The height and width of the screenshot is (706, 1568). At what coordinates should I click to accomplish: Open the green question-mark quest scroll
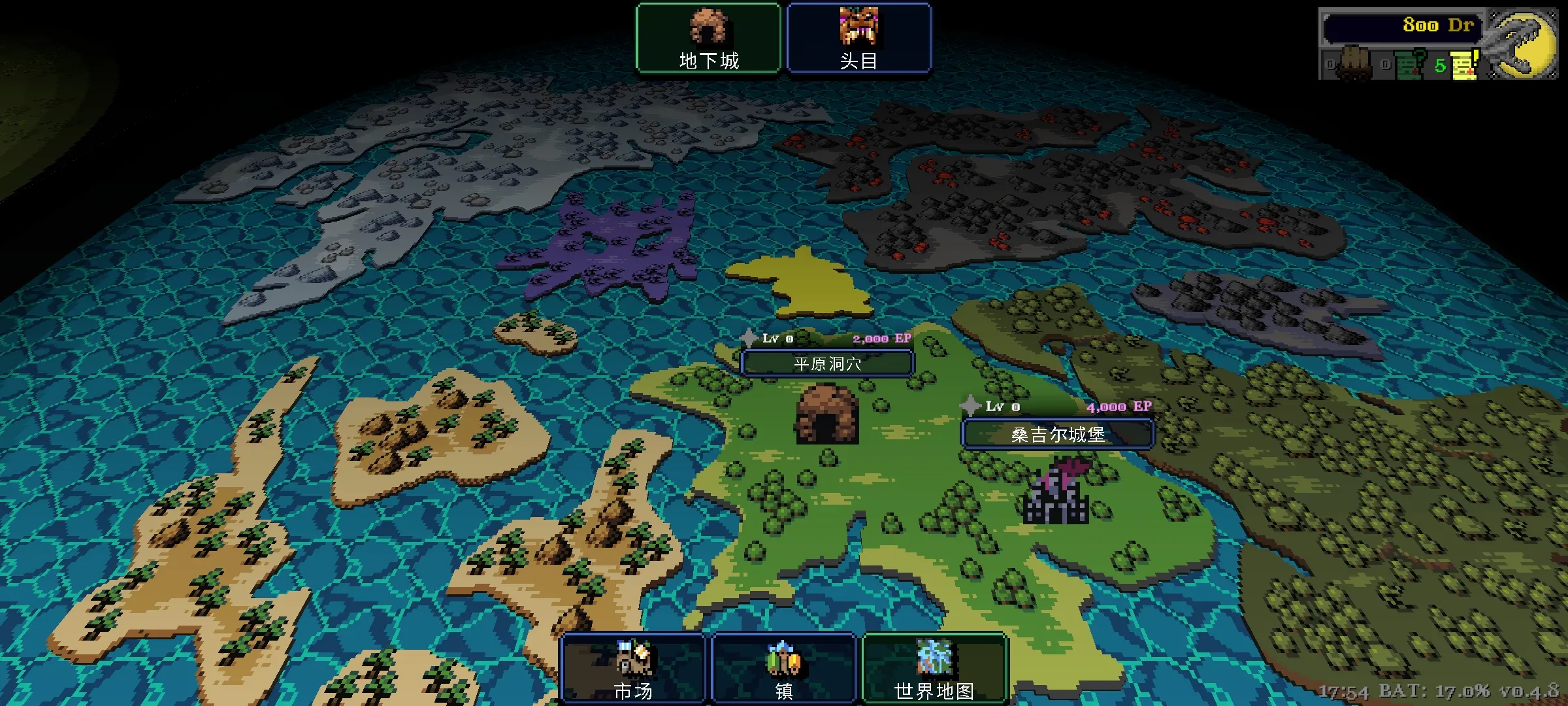tap(1410, 65)
